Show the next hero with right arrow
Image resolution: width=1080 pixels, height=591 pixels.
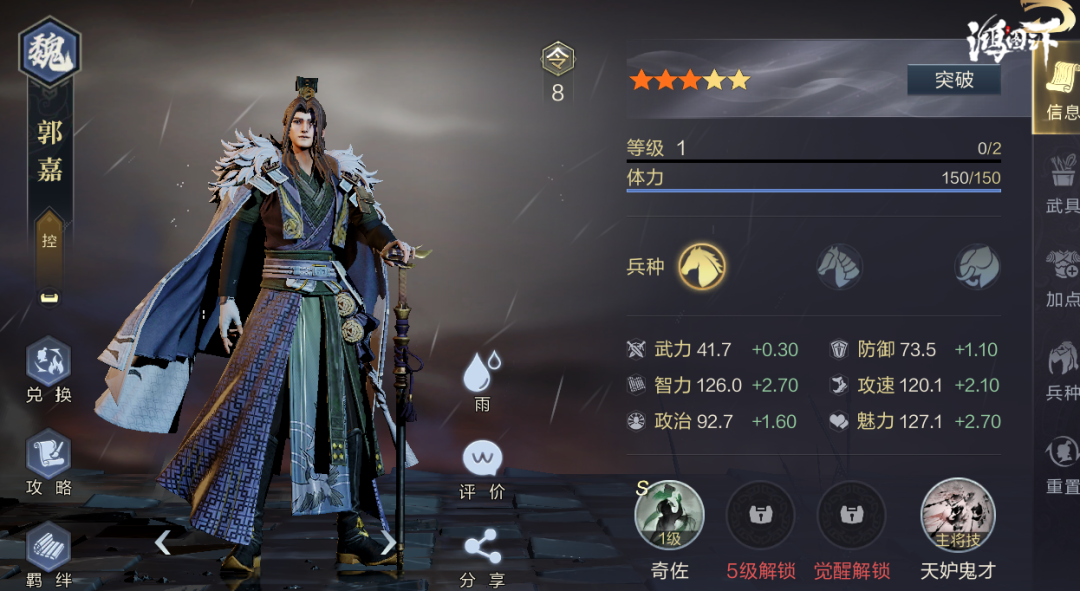(x=388, y=542)
